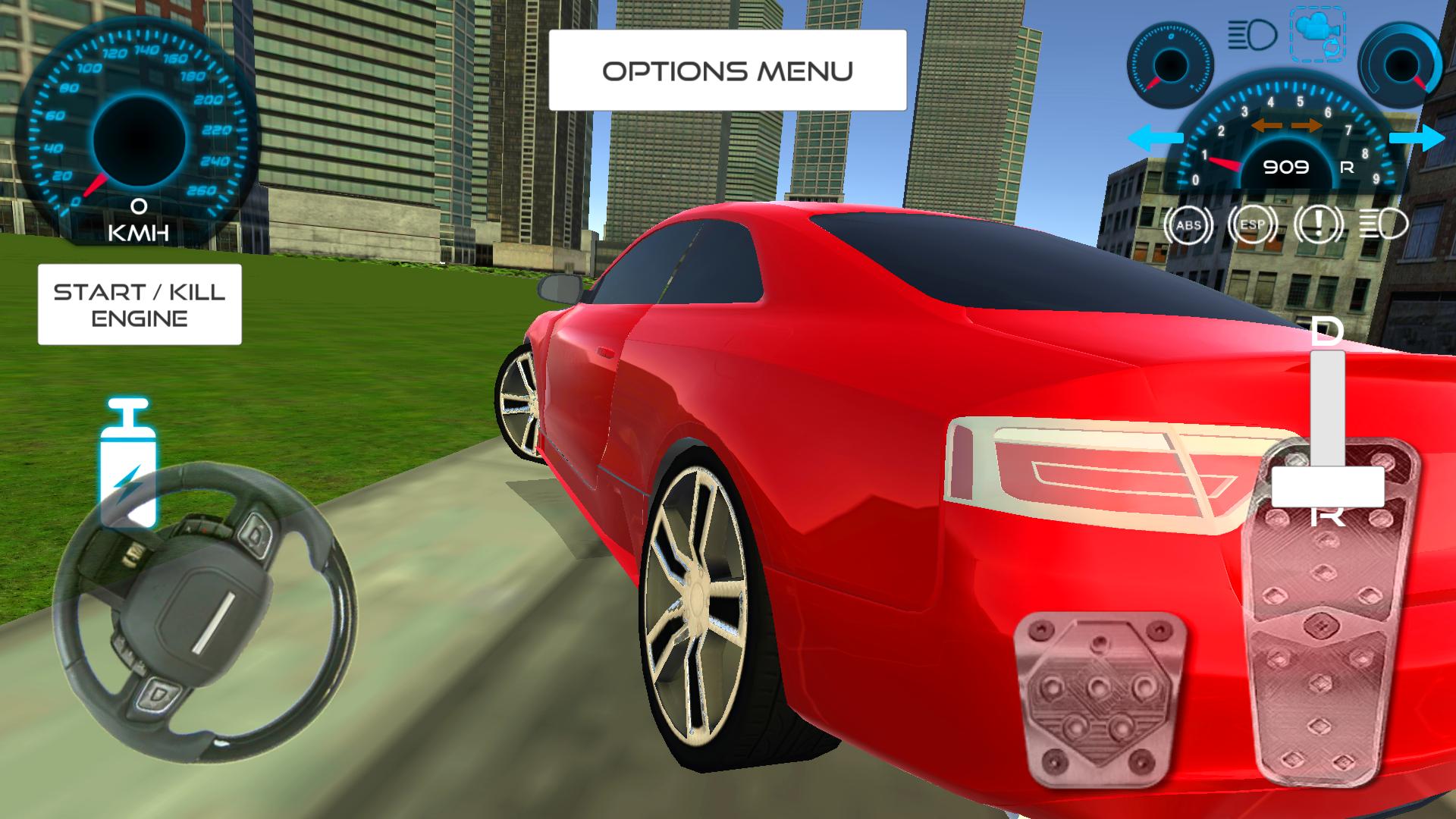Toggle the hazard lights using the orange arrows
The image size is (1456, 819).
click(x=1289, y=127)
